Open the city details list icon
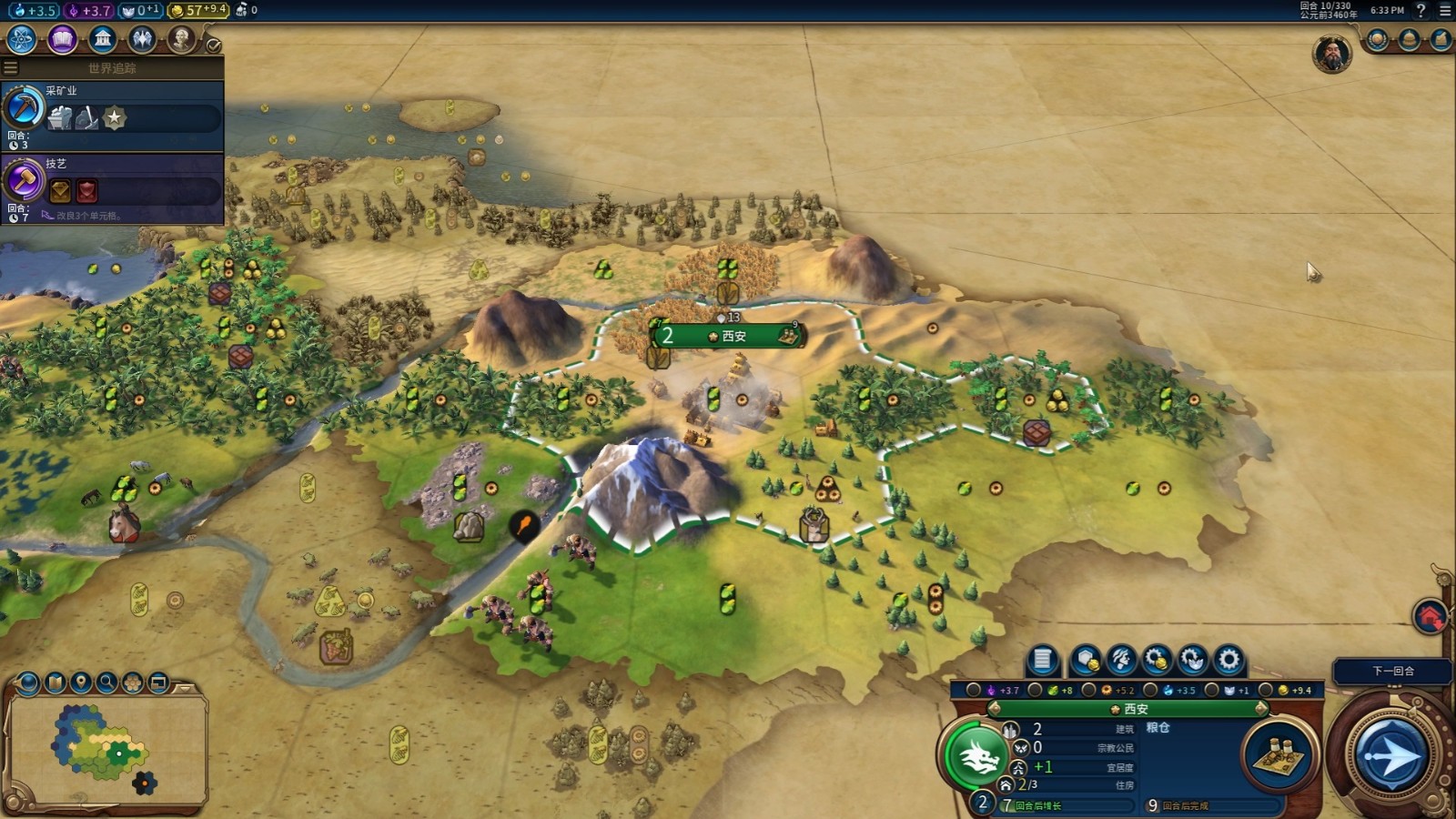The height and width of the screenshot is (819, 1456). [x=1043, y=660]
